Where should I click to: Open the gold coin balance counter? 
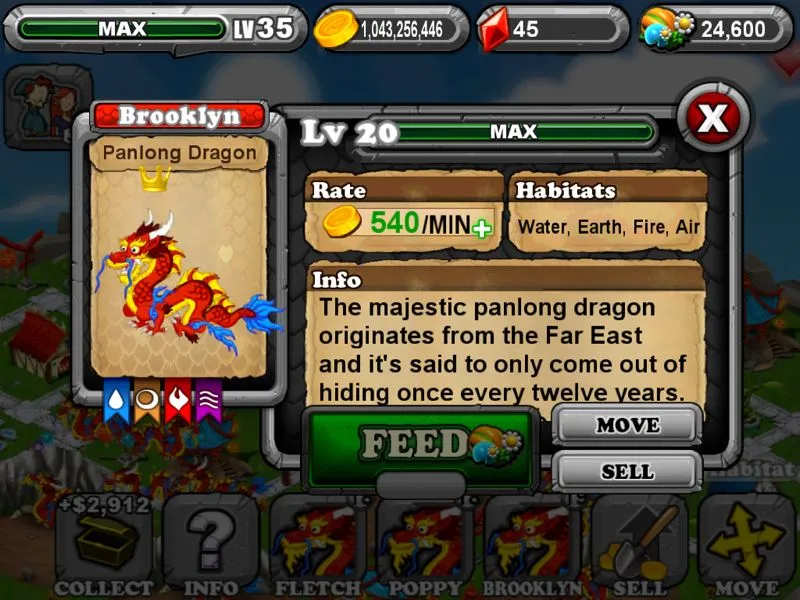coord(391,29)
